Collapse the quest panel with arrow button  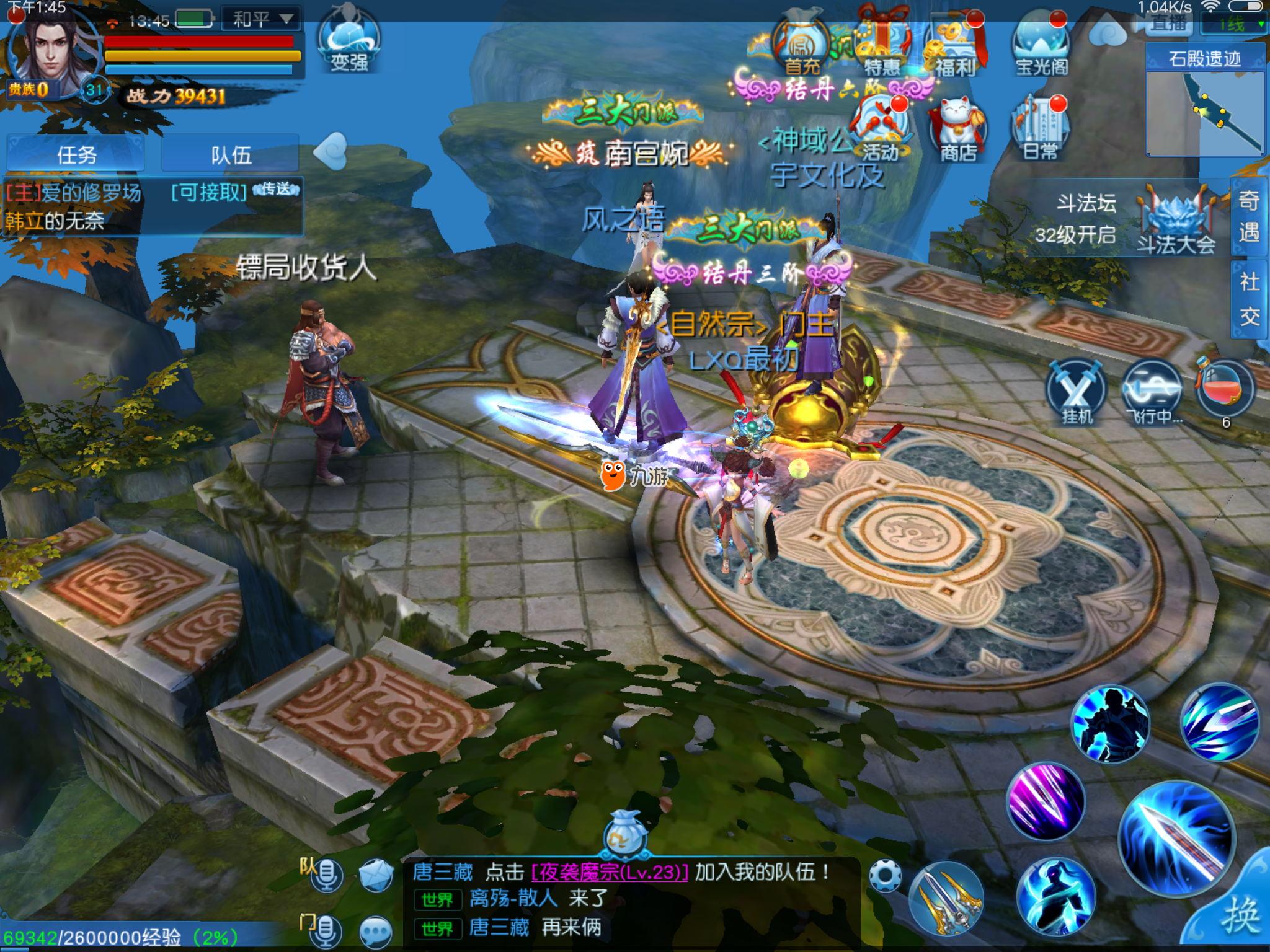coord(329,152)
